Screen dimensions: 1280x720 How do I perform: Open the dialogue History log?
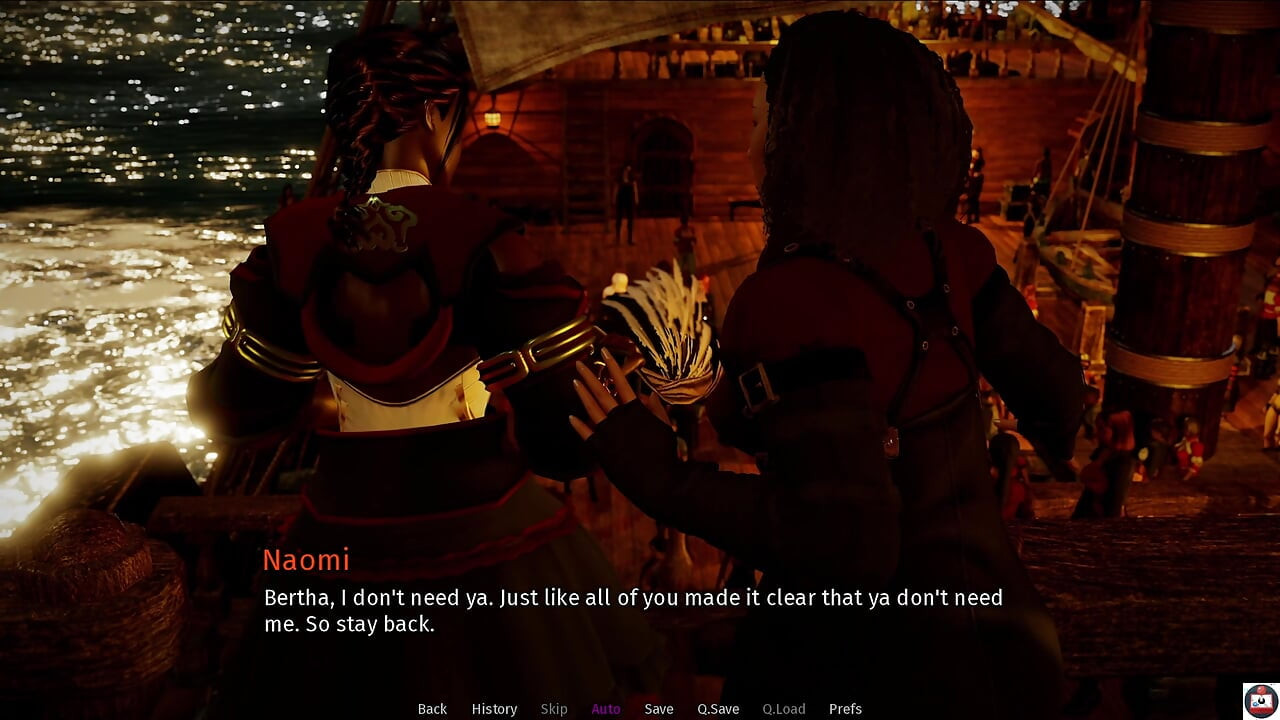[x=494, y=709]
